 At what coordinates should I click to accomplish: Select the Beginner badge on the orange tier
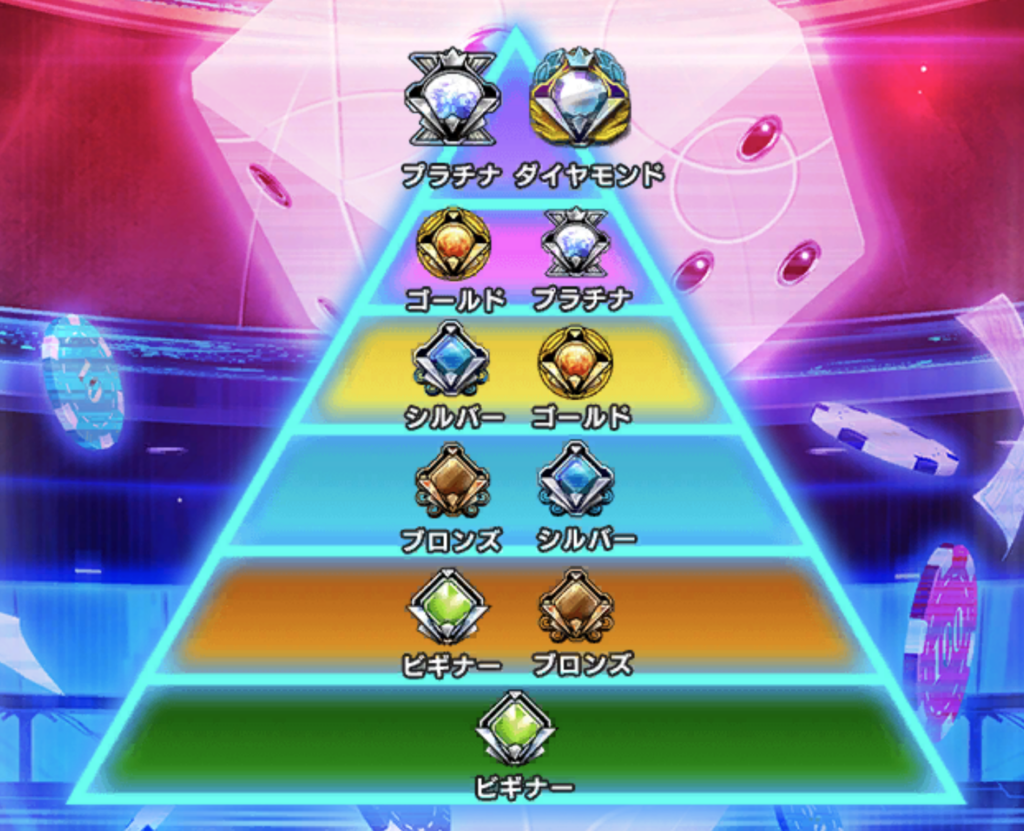coord(448,607)
